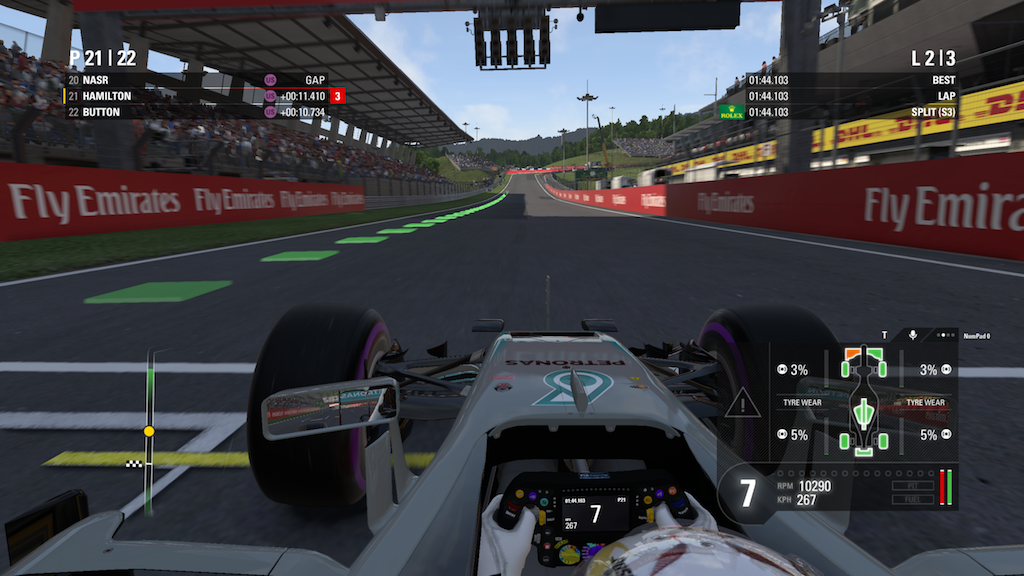Image resolution: width=1024 pixels, height=576 pixels.
Task: Click the panel page indicator dots
Action: click(x=946, y=335)
